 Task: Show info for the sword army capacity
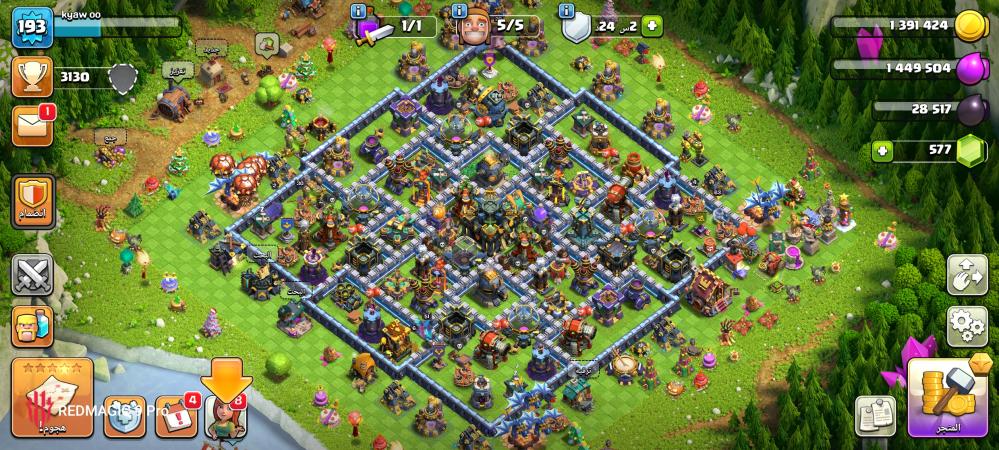[x=359, y=11]
